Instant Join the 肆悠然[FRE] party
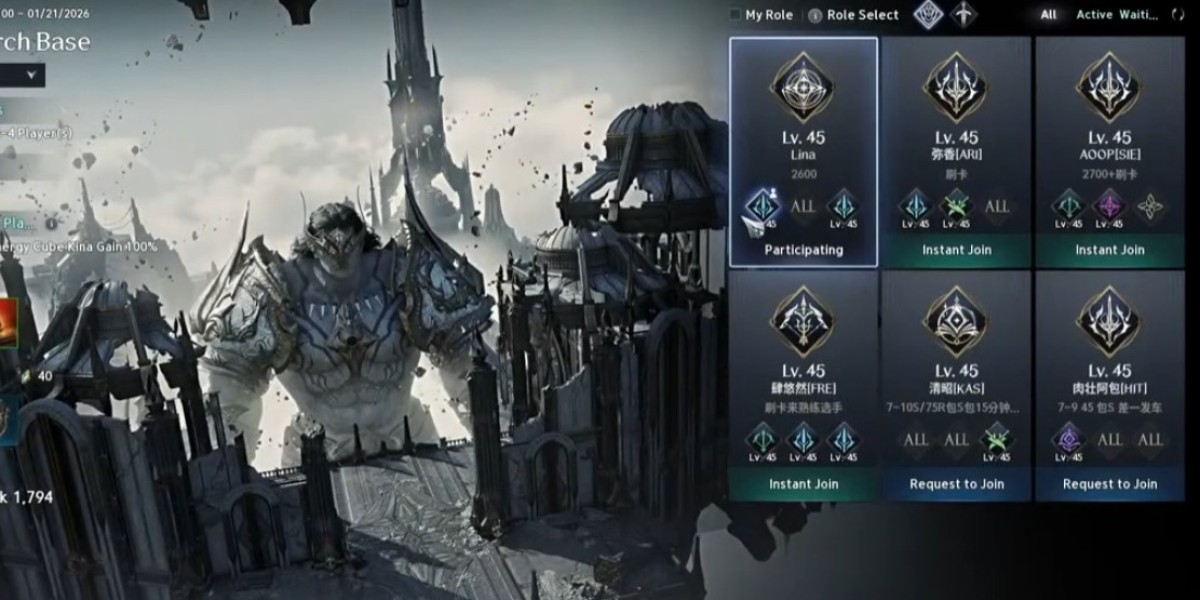Image resolution: width=1200 pixels, height=600 pixels. click(x=803, y=484)
